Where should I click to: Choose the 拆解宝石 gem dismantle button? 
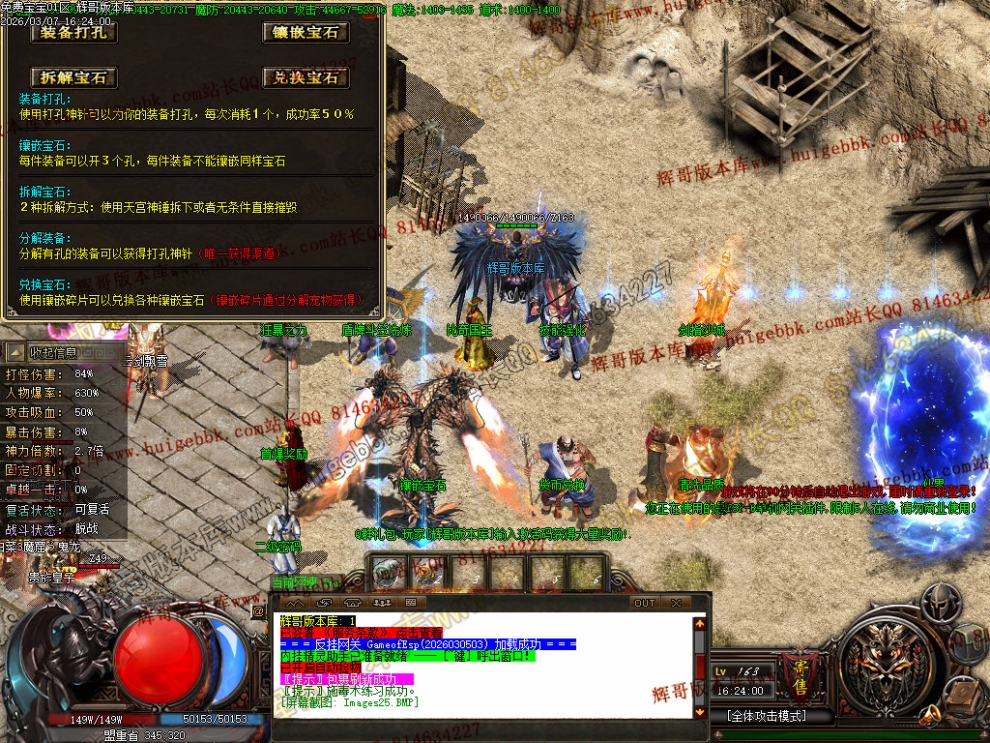(x=73, y=77)
